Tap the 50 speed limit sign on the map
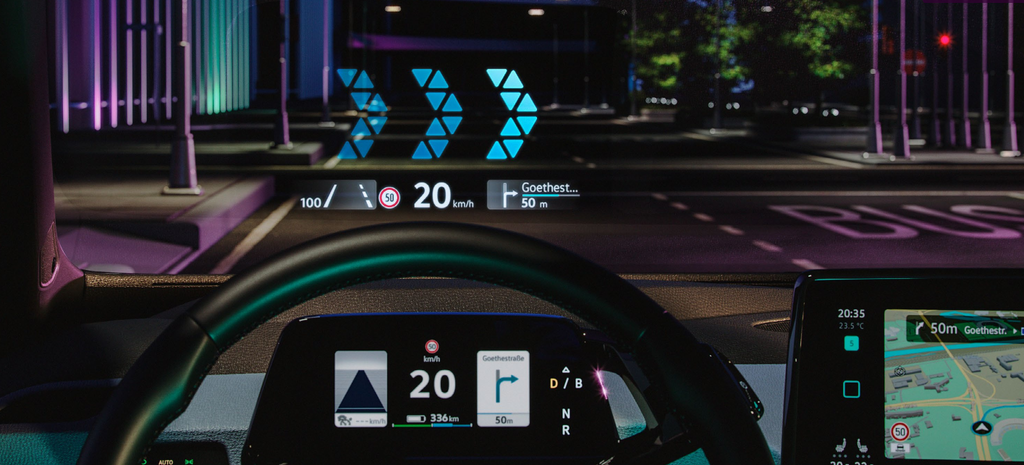Image resolution: width=1024 pixels, height=465 pixels. click(900, 432)
